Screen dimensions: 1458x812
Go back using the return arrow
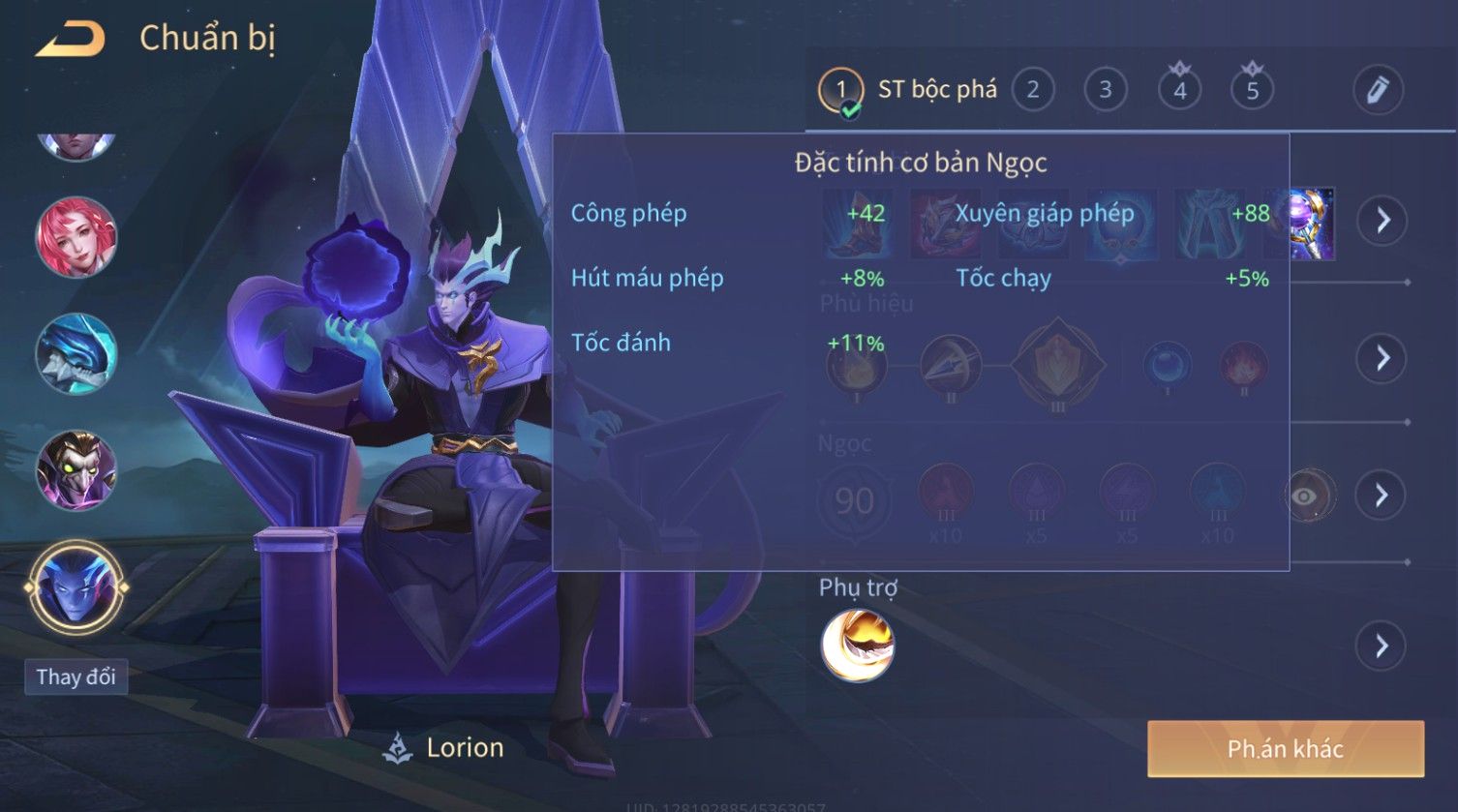pyautogui.click(x=70, y=40)
